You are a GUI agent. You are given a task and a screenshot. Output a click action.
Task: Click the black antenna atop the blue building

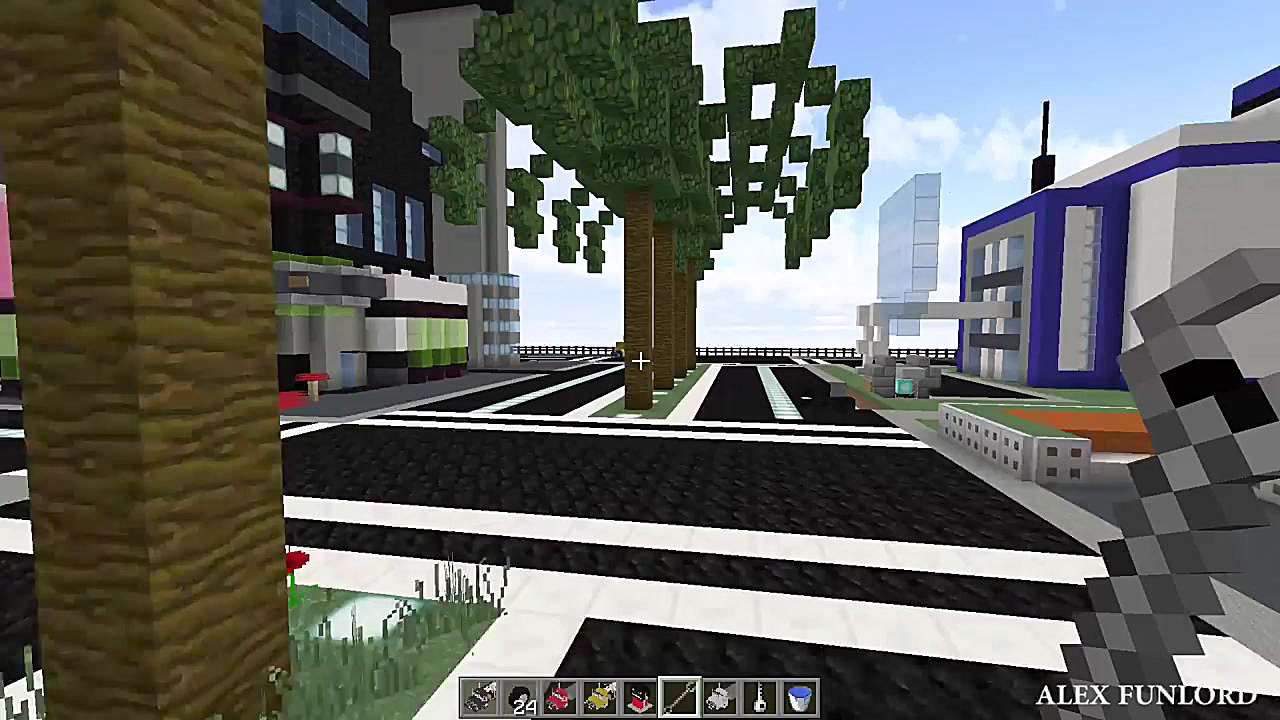point(1046,135)
